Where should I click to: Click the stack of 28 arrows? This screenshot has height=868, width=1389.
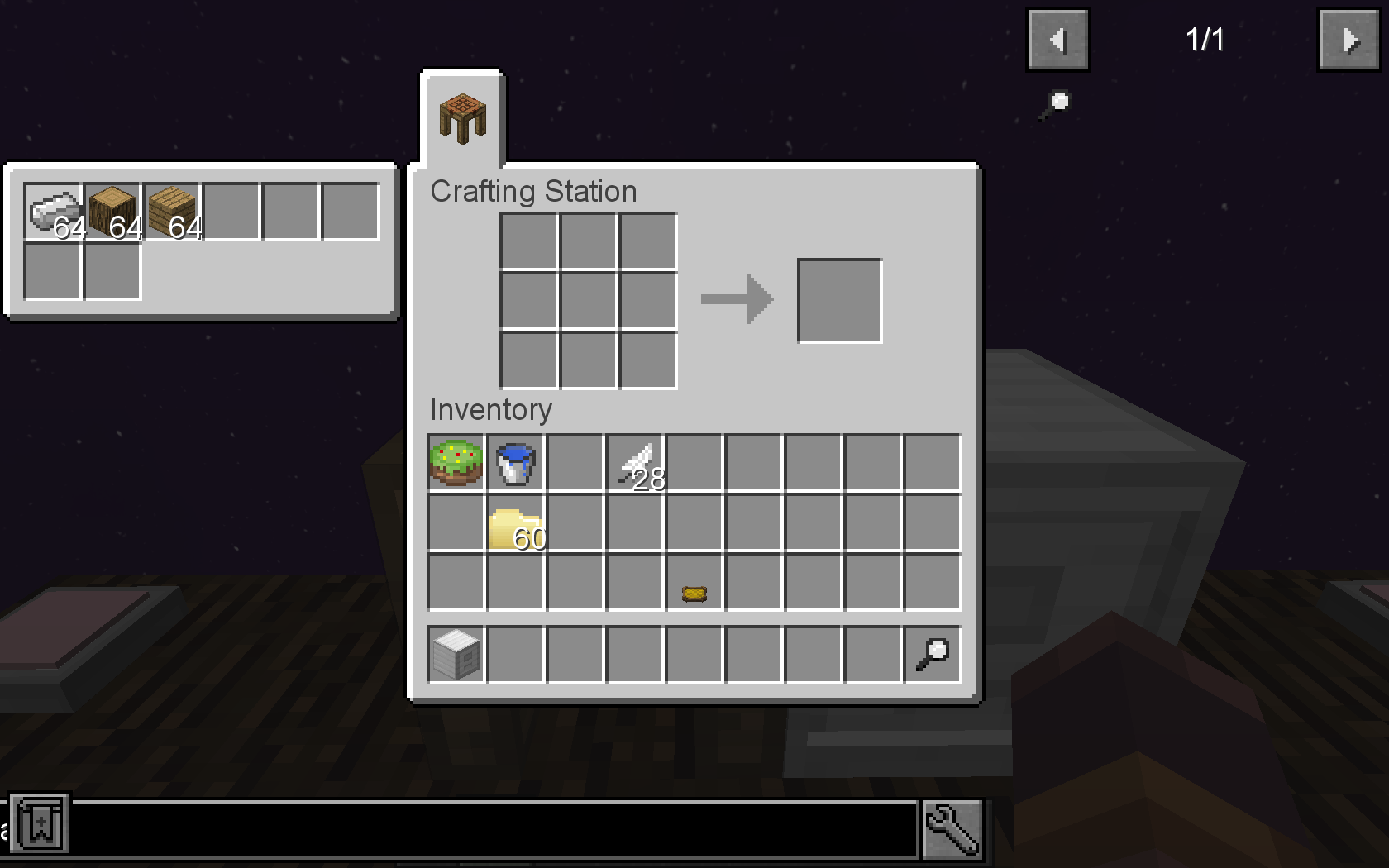pyautogui.click(x=635, y=463)
